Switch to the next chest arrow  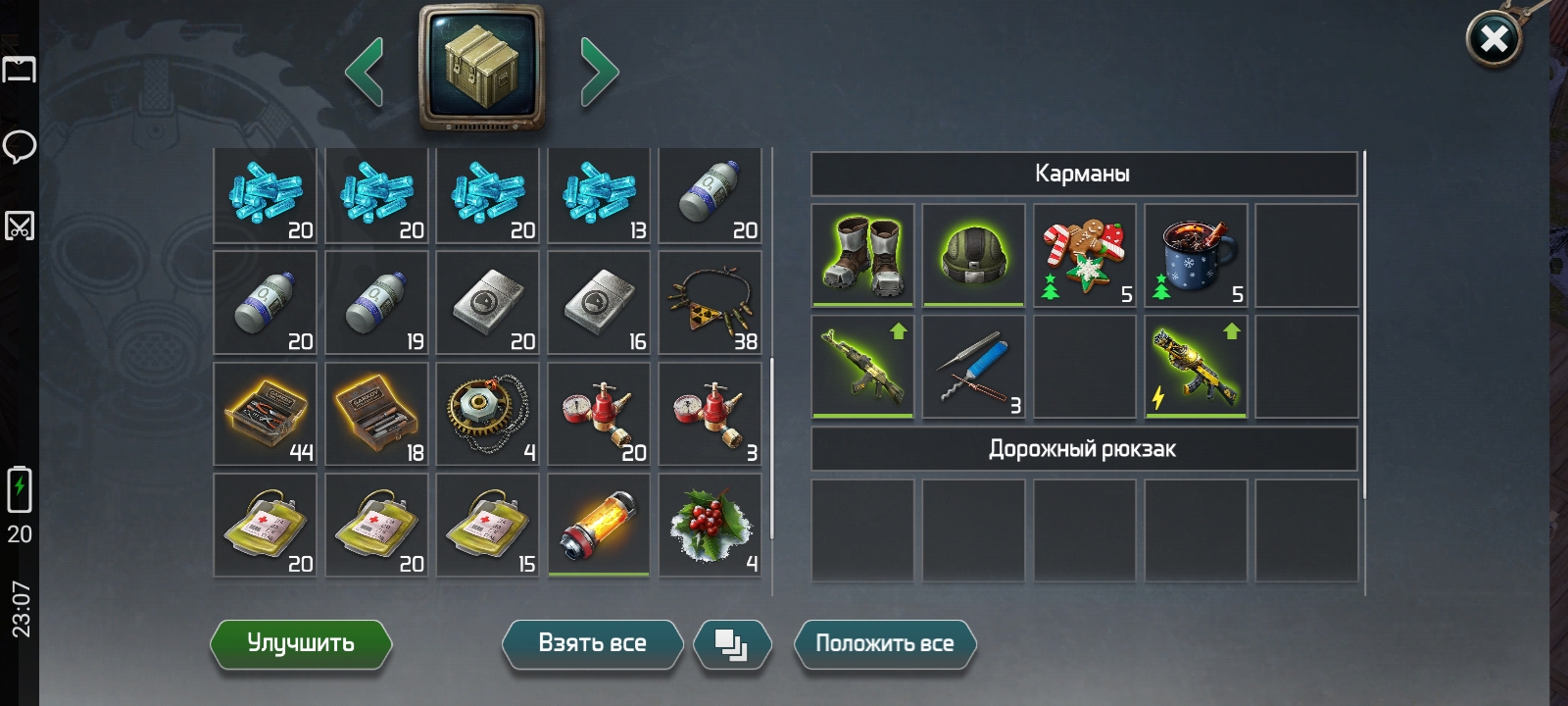[x=599, y=72]
